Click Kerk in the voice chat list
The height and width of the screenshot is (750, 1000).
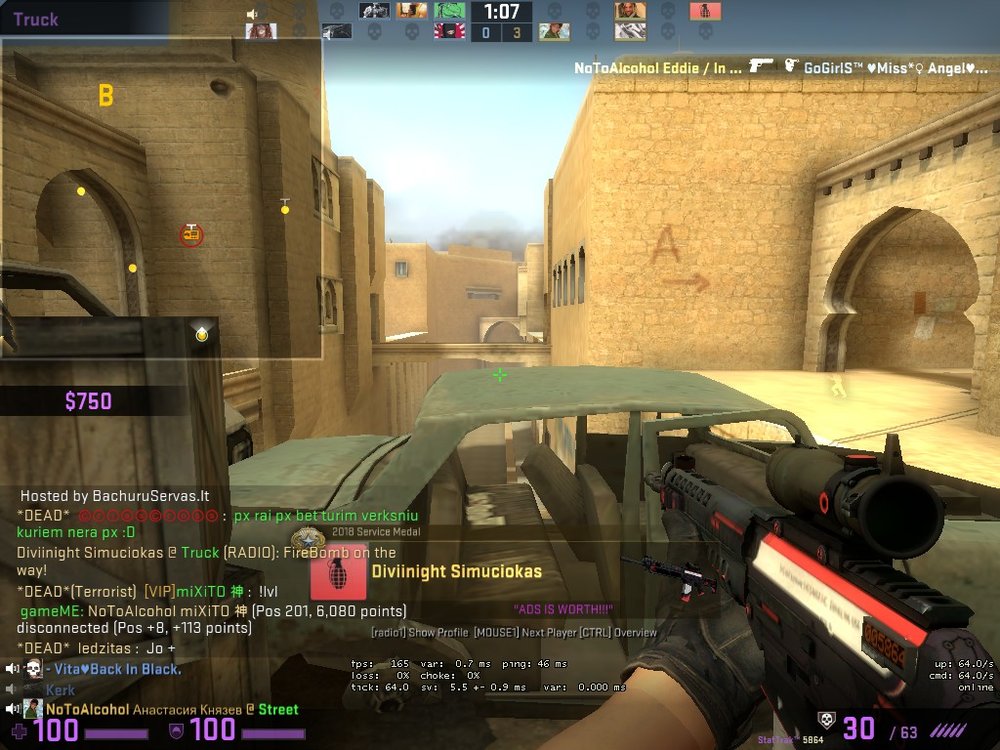coord(60,690)
